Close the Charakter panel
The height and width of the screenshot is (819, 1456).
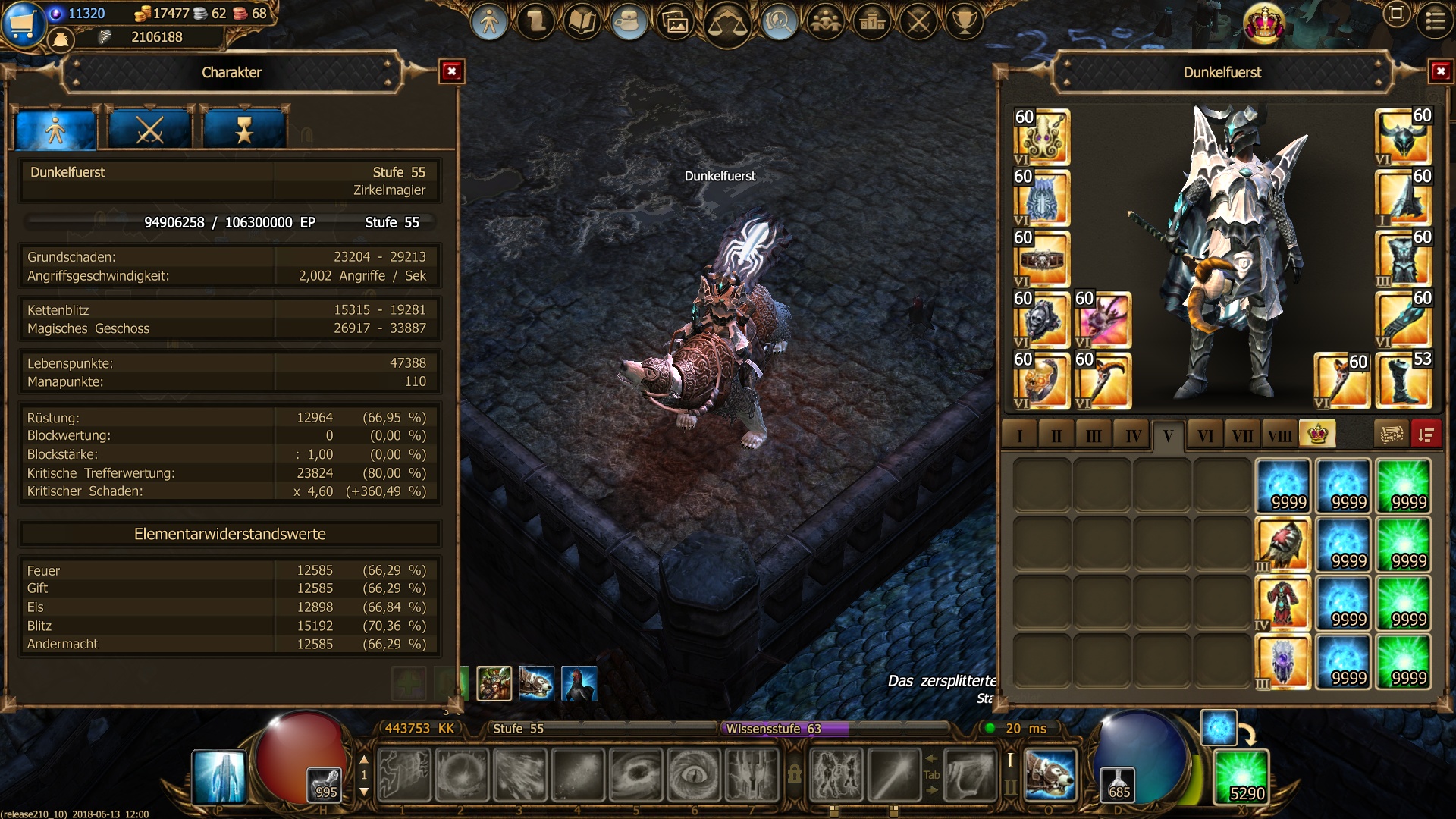[452, 72]
